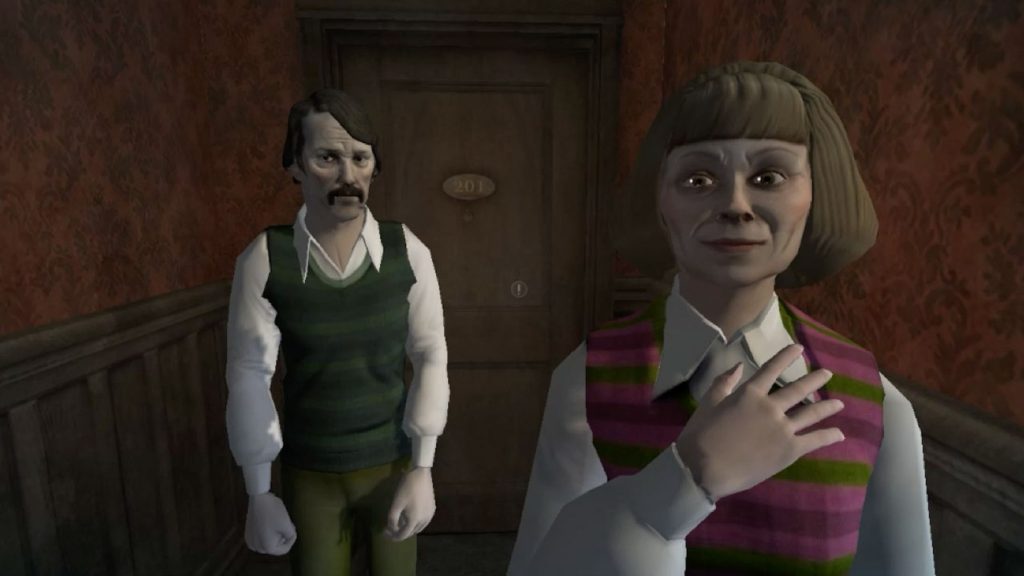Click the circled exclamation mark icon
The height and width of the screenshot is (576, 1024).
(x=518, y=289)
